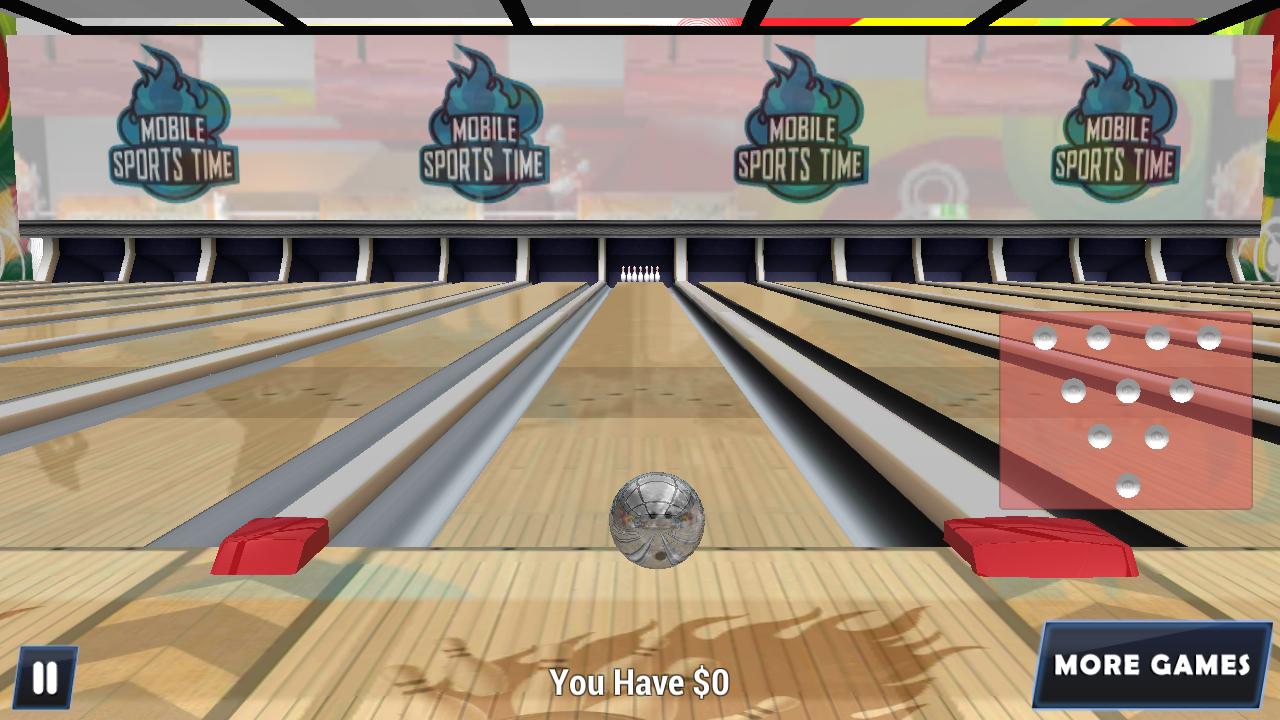Click the leftmost back-row pin in the pin diagram

[x=1043, y=337]
